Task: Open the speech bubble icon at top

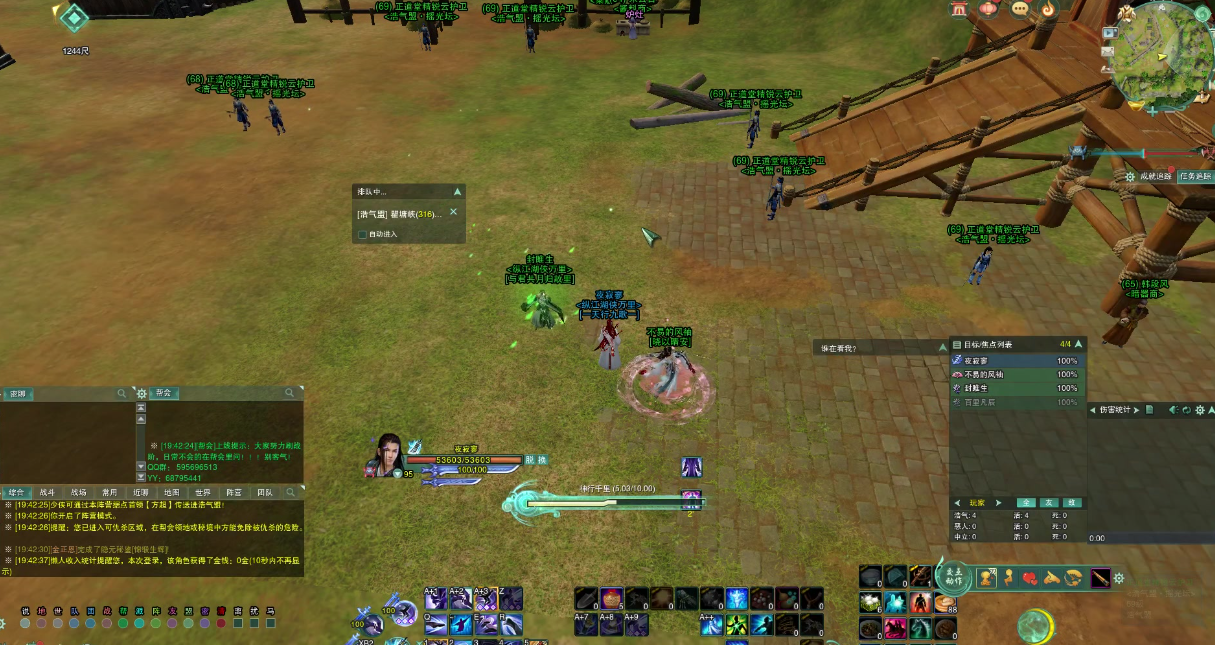Action: click(x=1020, y=9)
